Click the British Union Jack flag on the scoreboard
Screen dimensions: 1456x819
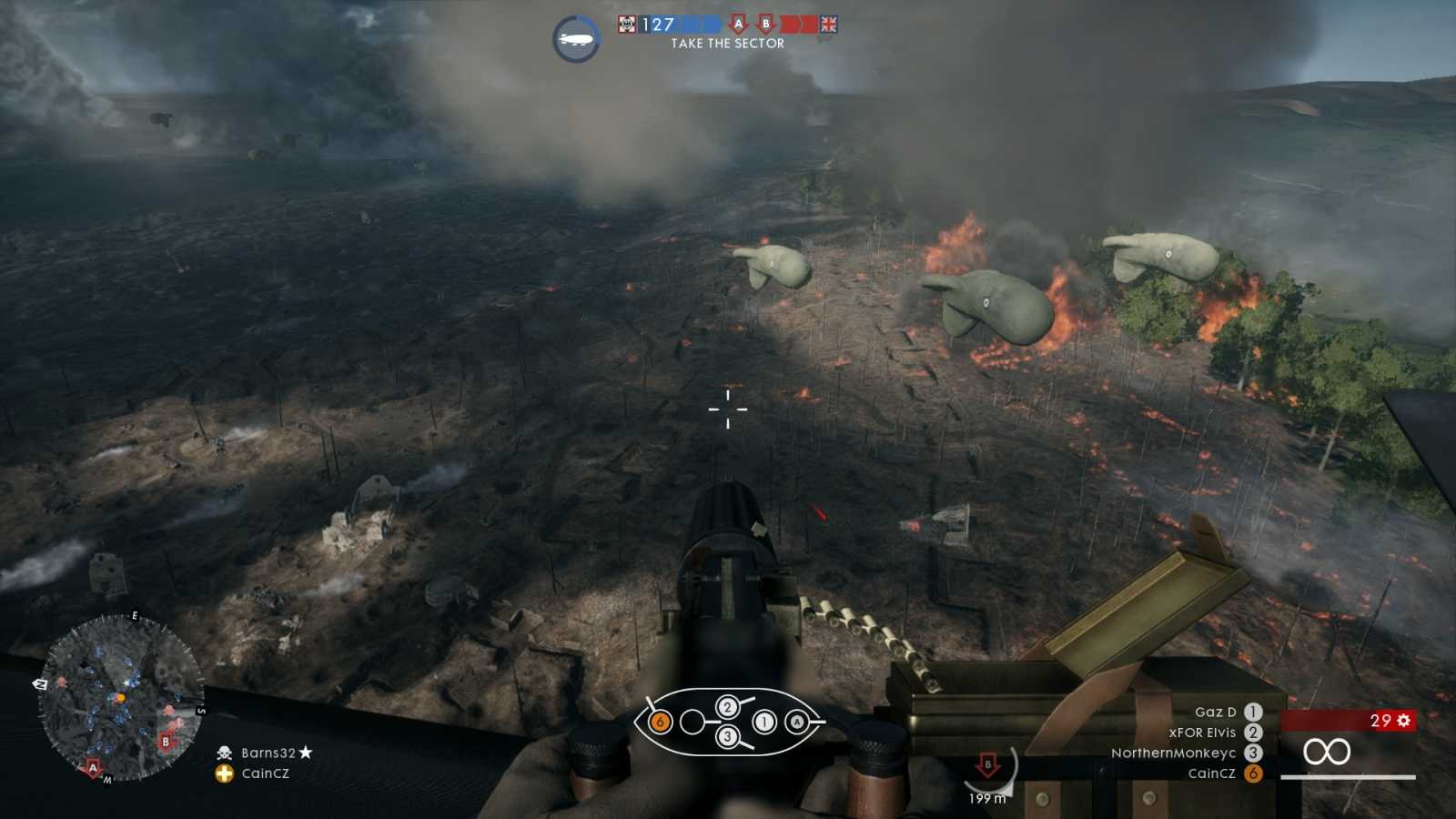(x=828, y=25)
